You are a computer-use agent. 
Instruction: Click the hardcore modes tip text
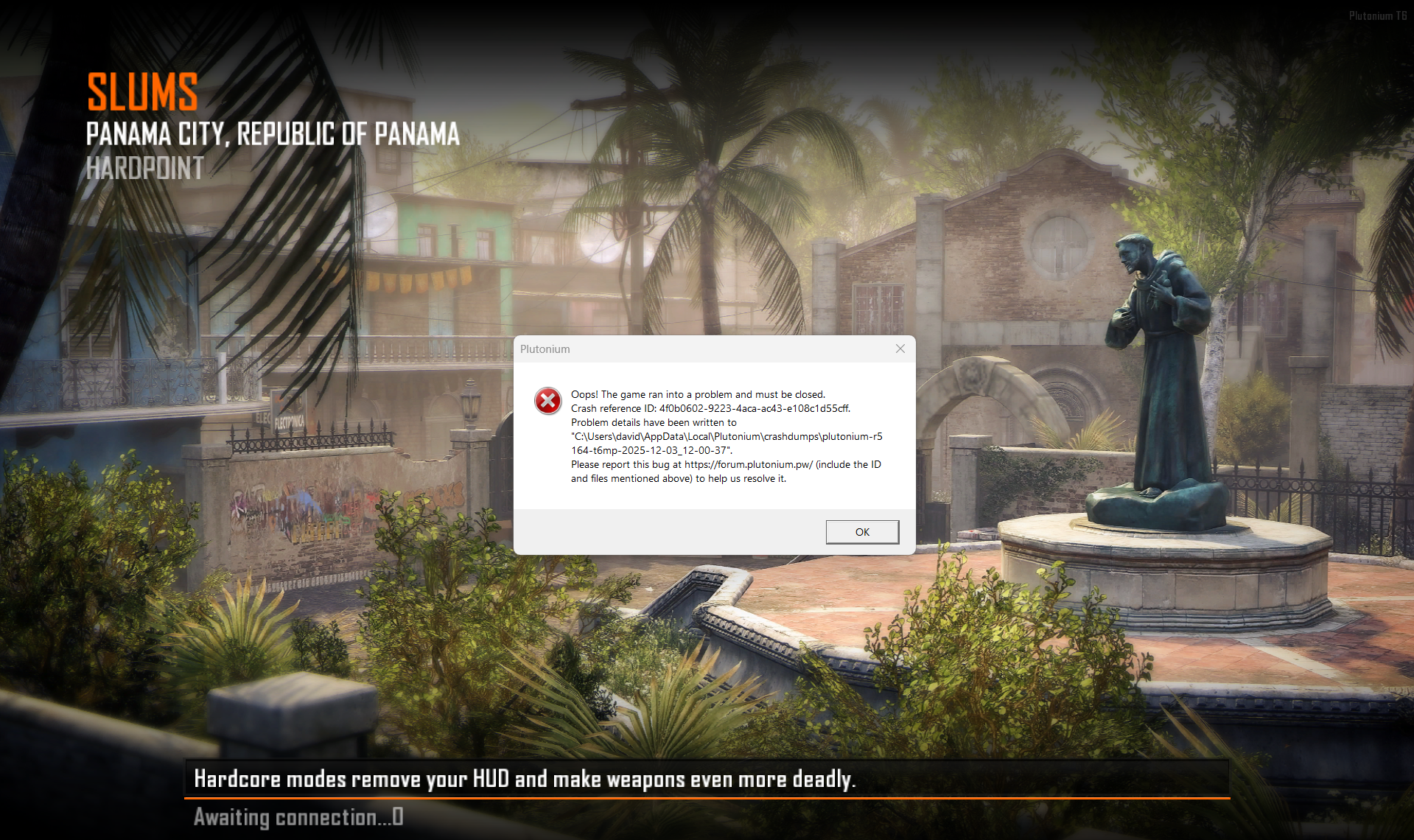(525, 778)
